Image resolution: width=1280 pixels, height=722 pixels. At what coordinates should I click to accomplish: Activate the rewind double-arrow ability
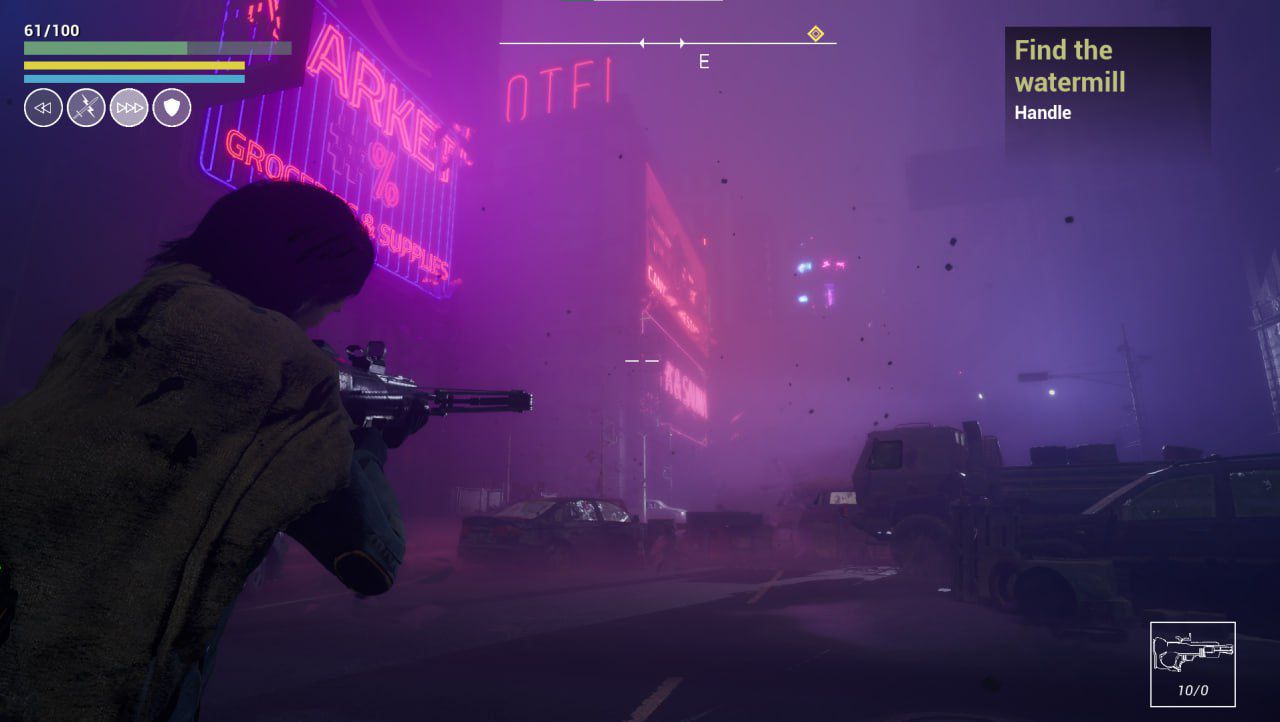click(43, 108)
